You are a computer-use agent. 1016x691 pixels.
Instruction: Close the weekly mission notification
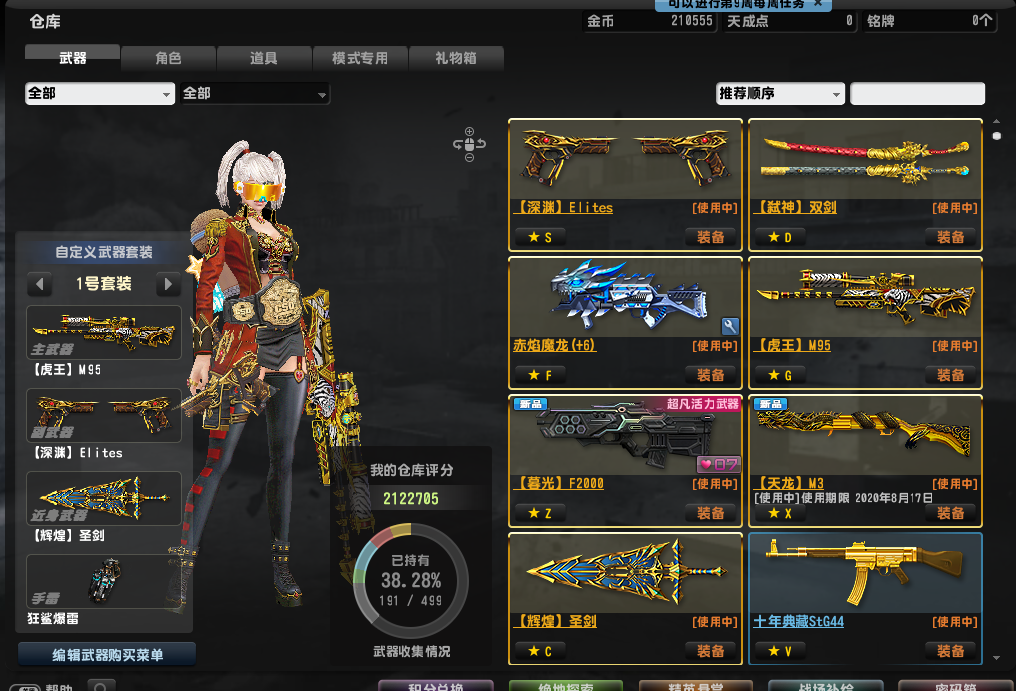817,4
